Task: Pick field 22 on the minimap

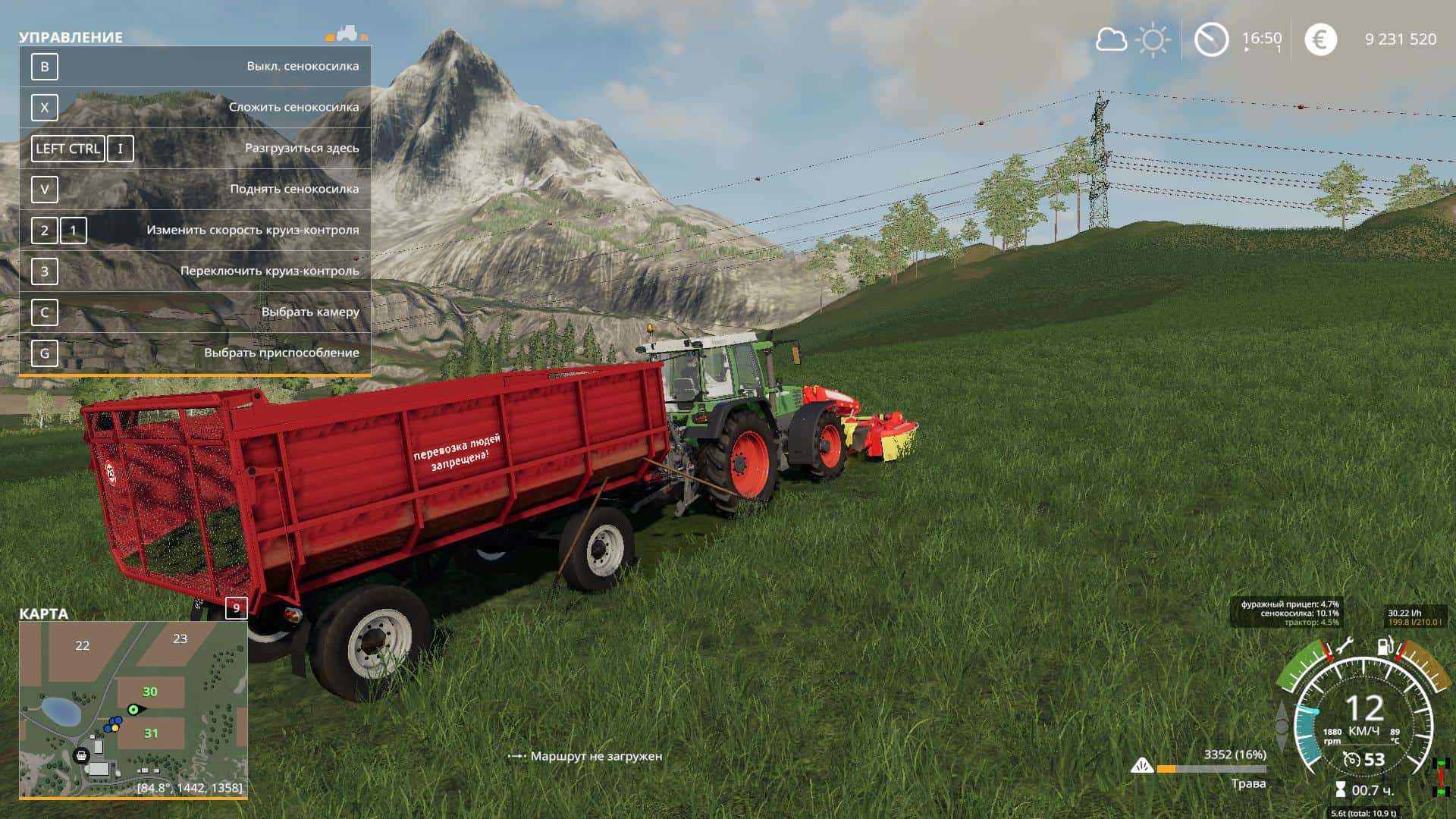Action: click(x=82, y=646)
